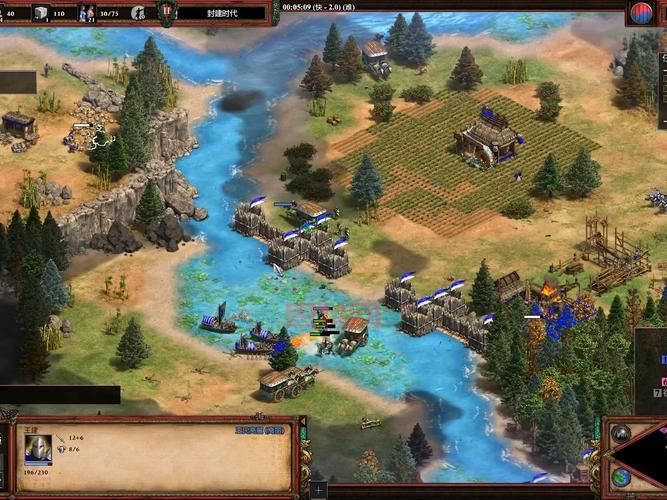
Task: Toggle the globe minimap mode button
Action: pyautogui.click(x=621, y=476)
